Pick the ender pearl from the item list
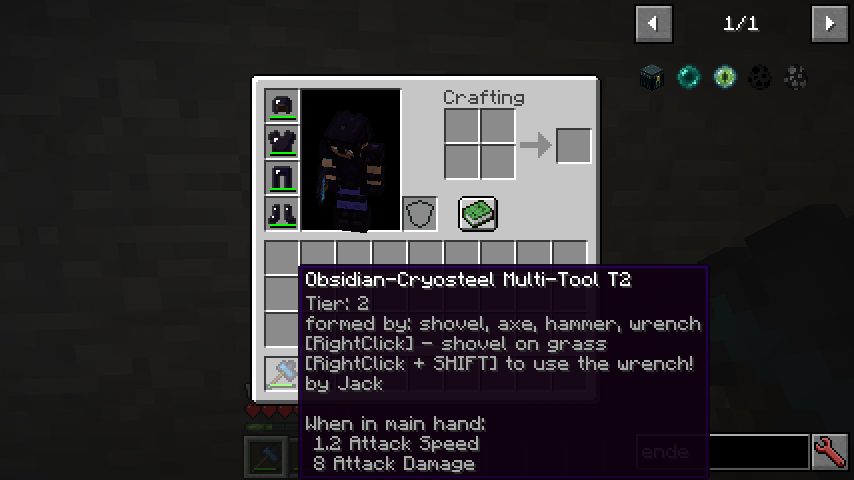Screen dimensions: 854x480 coord(688,77)
